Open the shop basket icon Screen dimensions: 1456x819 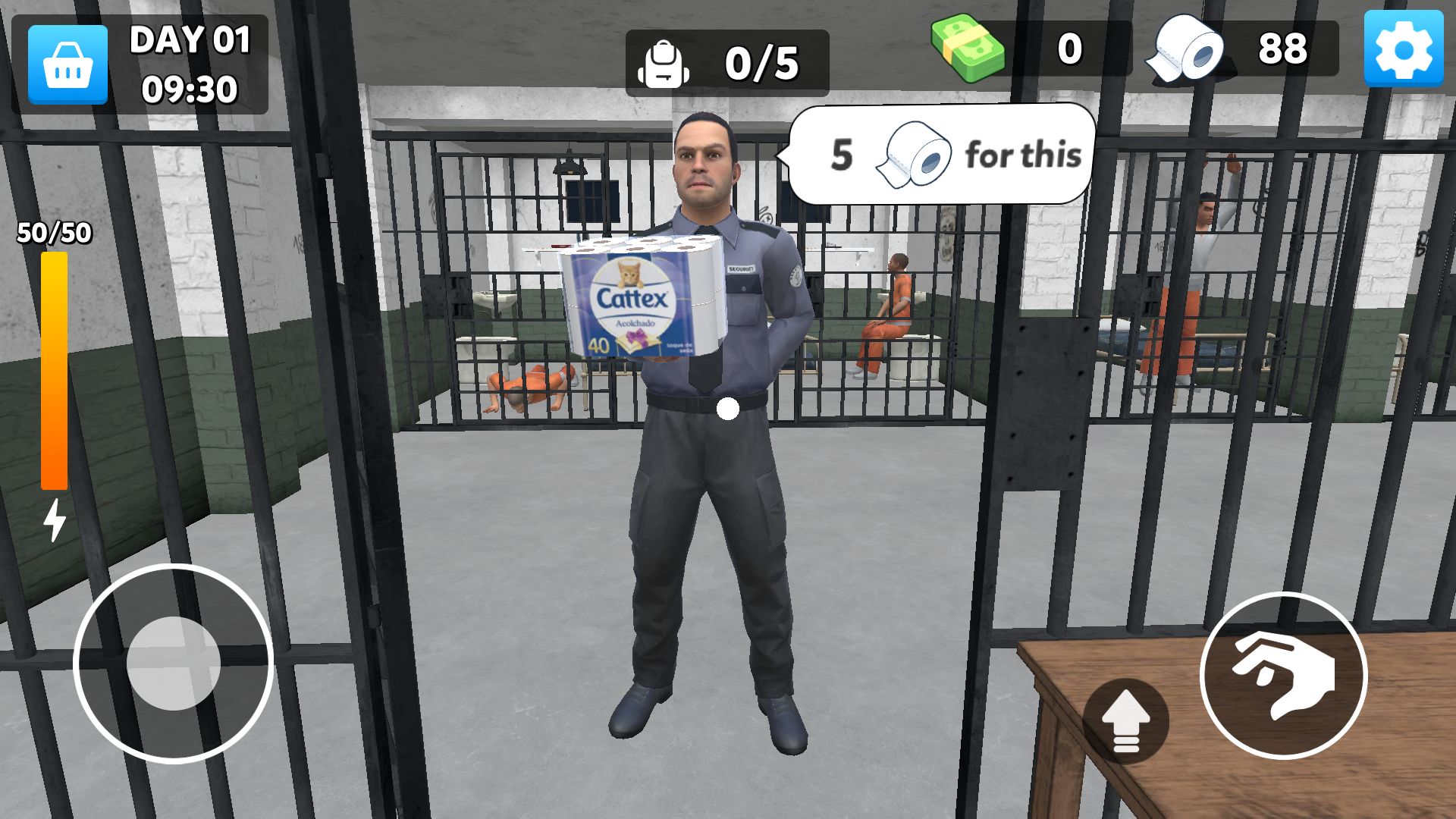pos(67,63)
